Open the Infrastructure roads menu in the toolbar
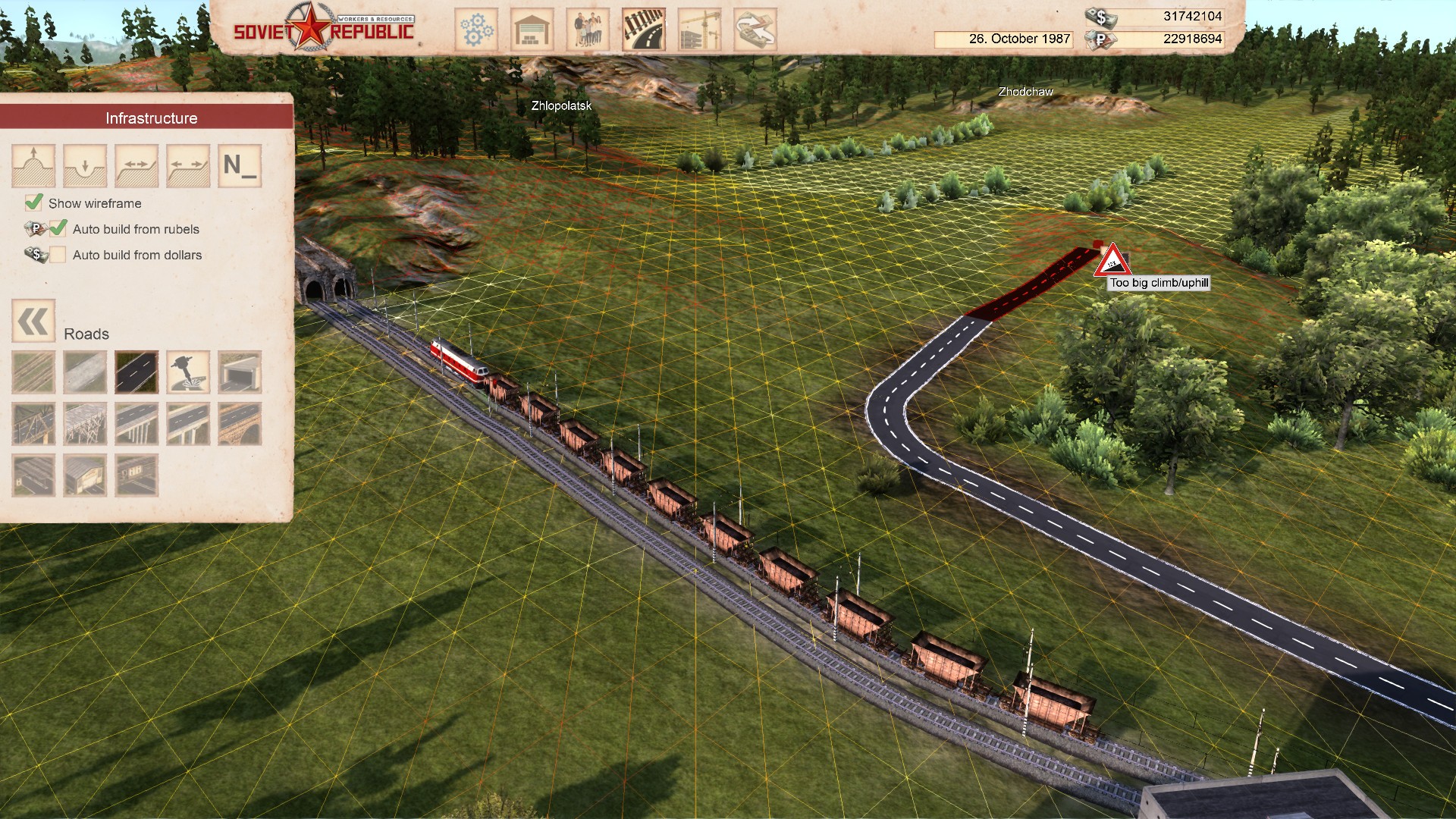Image resolution: width=1456 pixels, height=819 pixels. click(x=644, y=28)
